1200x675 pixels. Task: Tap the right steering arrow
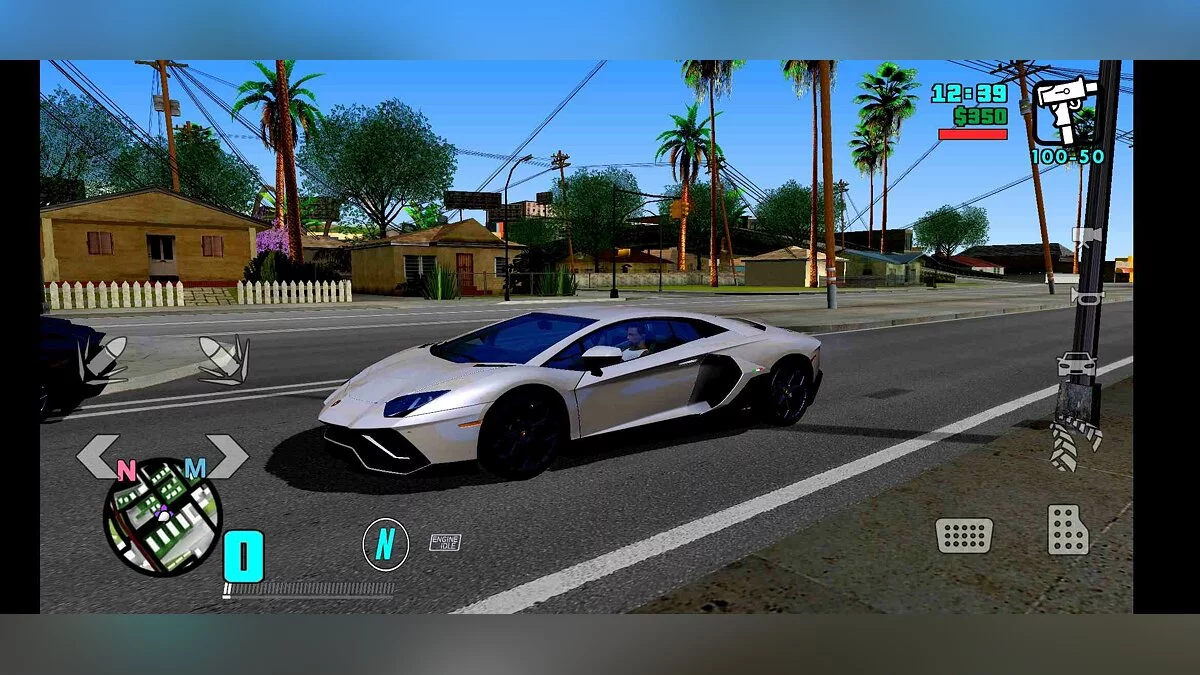[x=228, y=456]
